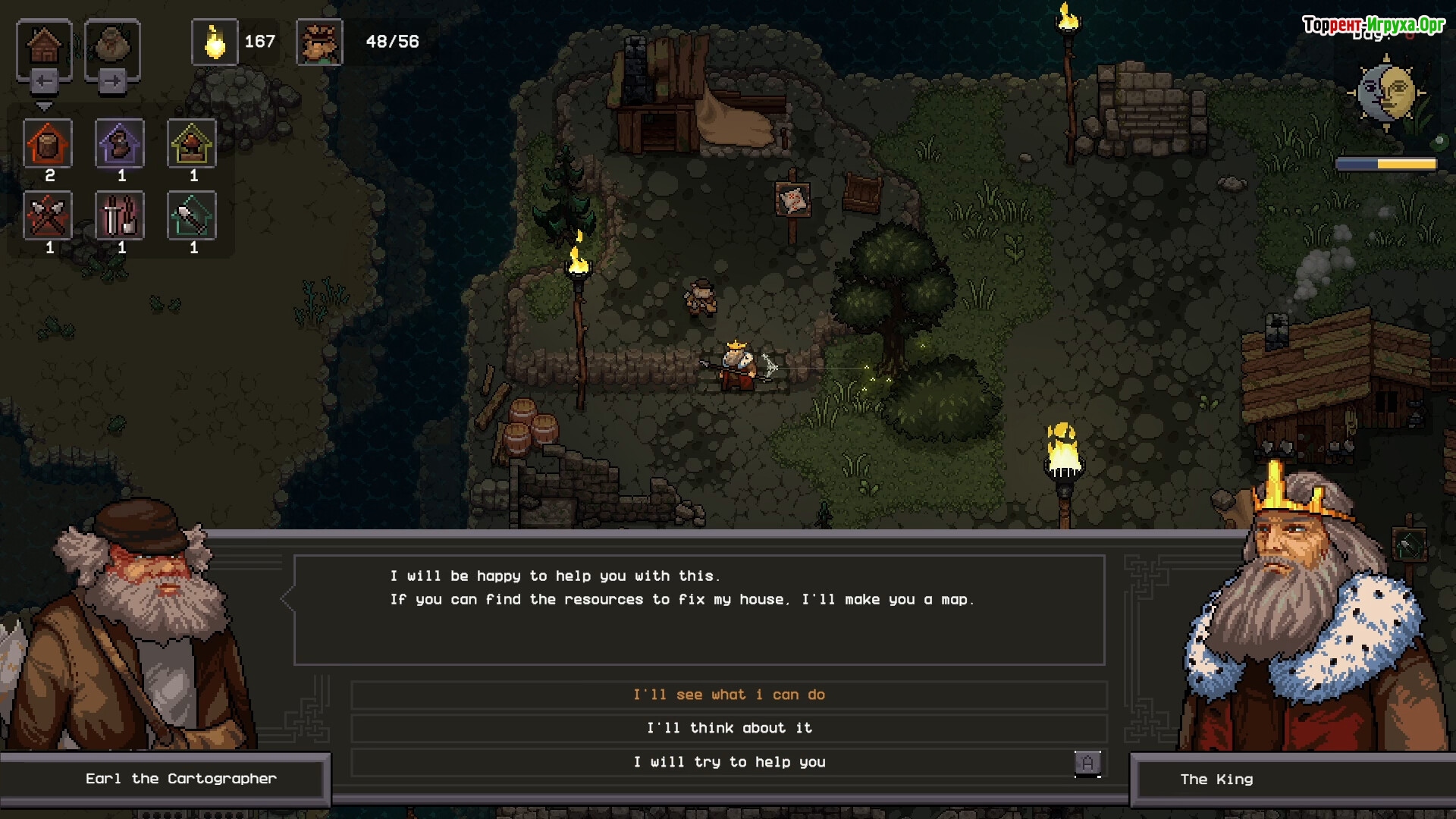Choose the mushroom farm building icon
The height and width of the screenshot is (819, 1456).
point(192,143)
